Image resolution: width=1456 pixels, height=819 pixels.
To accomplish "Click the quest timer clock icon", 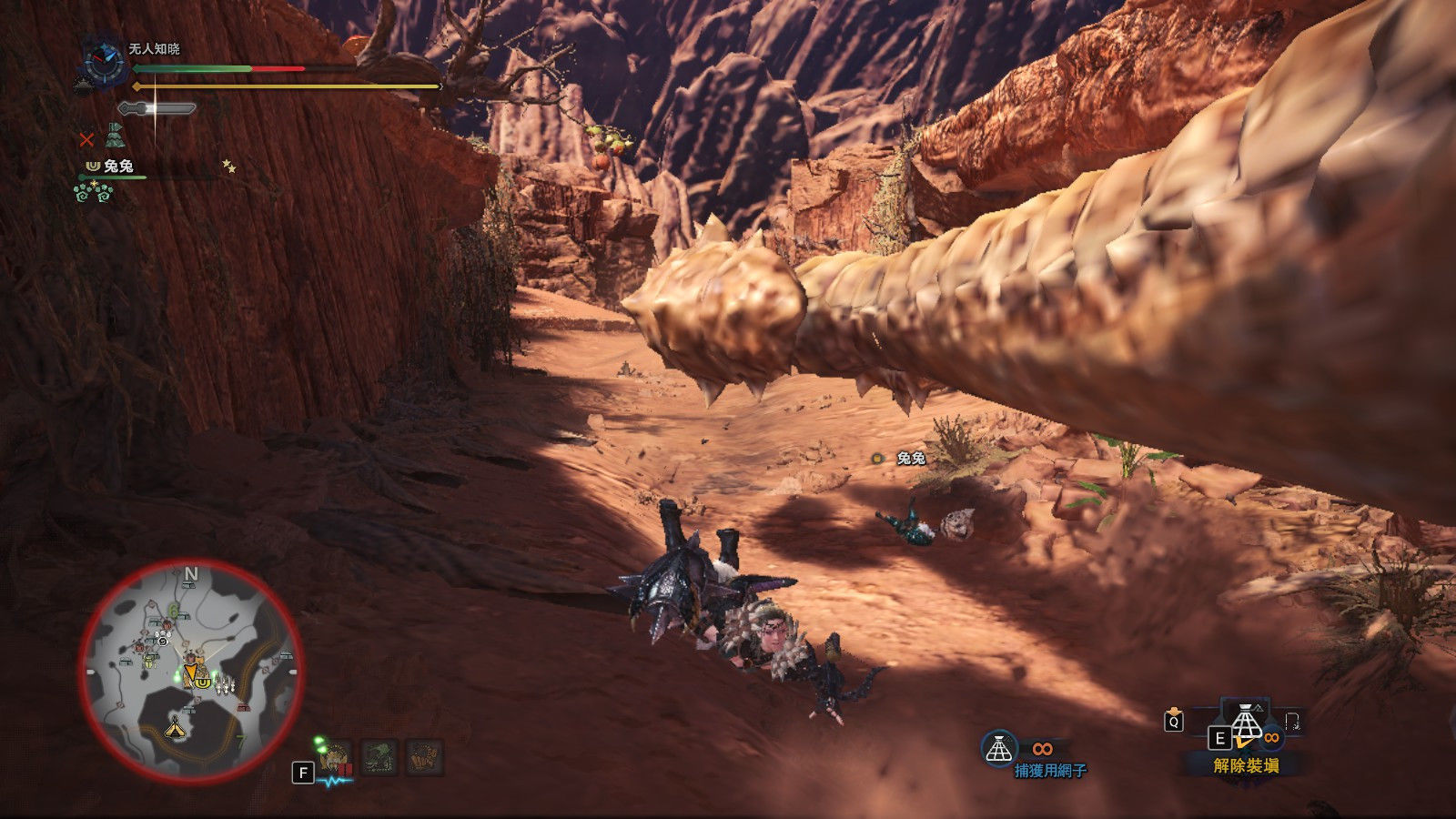I will click(x=103, y=62).
